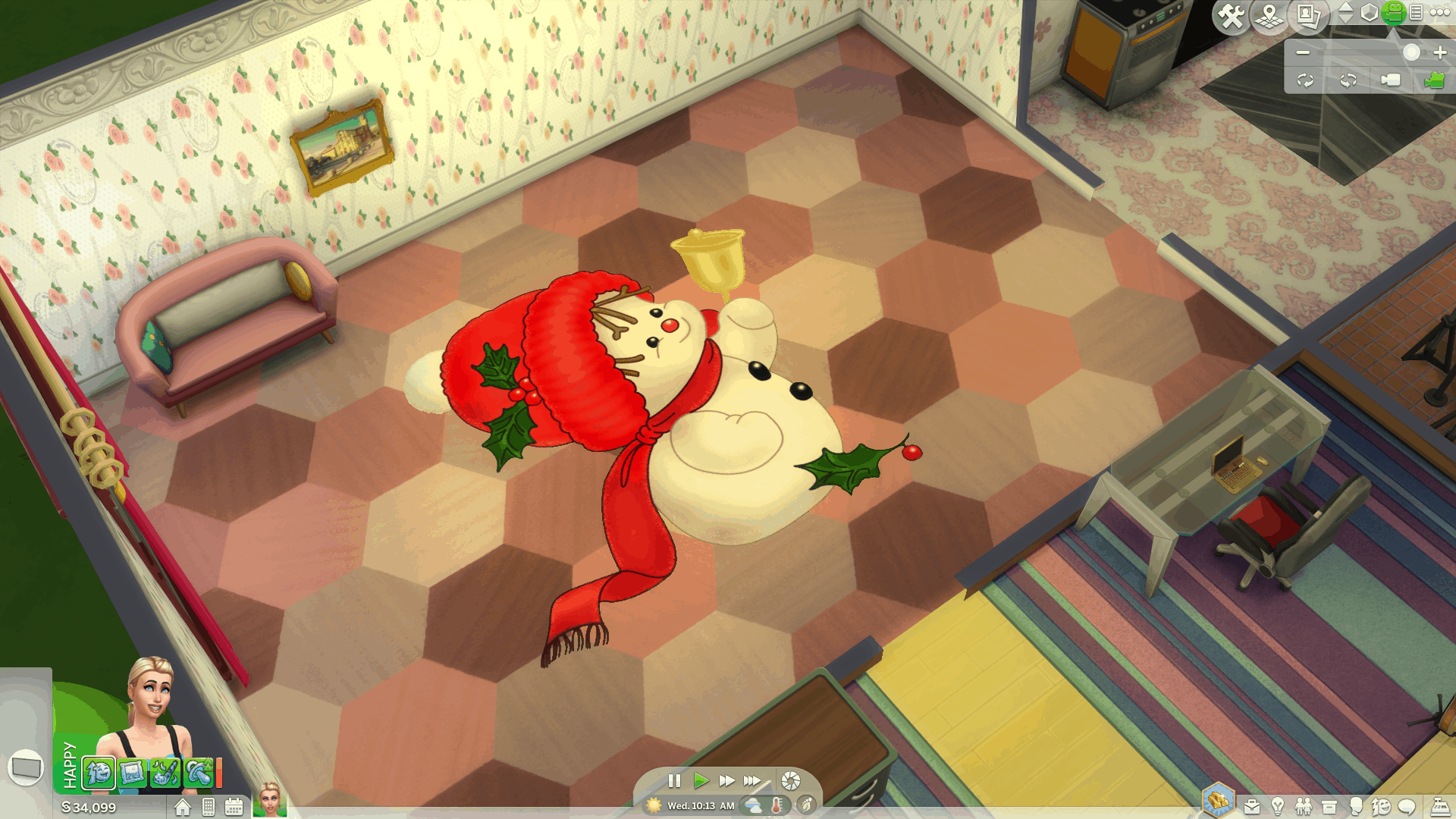Open Build Mode with the hammer-wrench icon
Image resolution: width=1456 pixels, height=819 pixels.
coord(1232,15)
